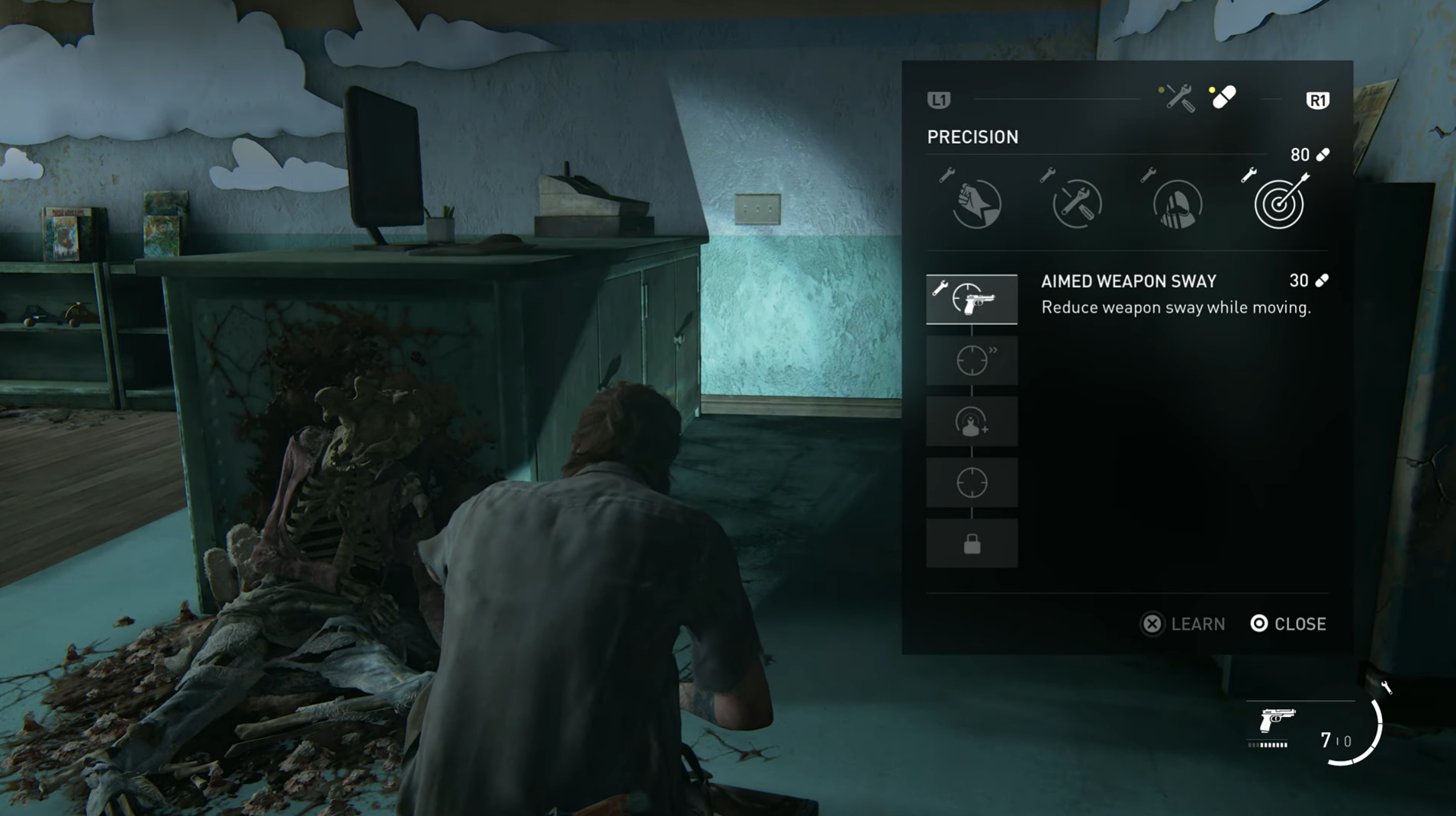Select the Aimed Weapon Sway skill

(x=971, y=299)
